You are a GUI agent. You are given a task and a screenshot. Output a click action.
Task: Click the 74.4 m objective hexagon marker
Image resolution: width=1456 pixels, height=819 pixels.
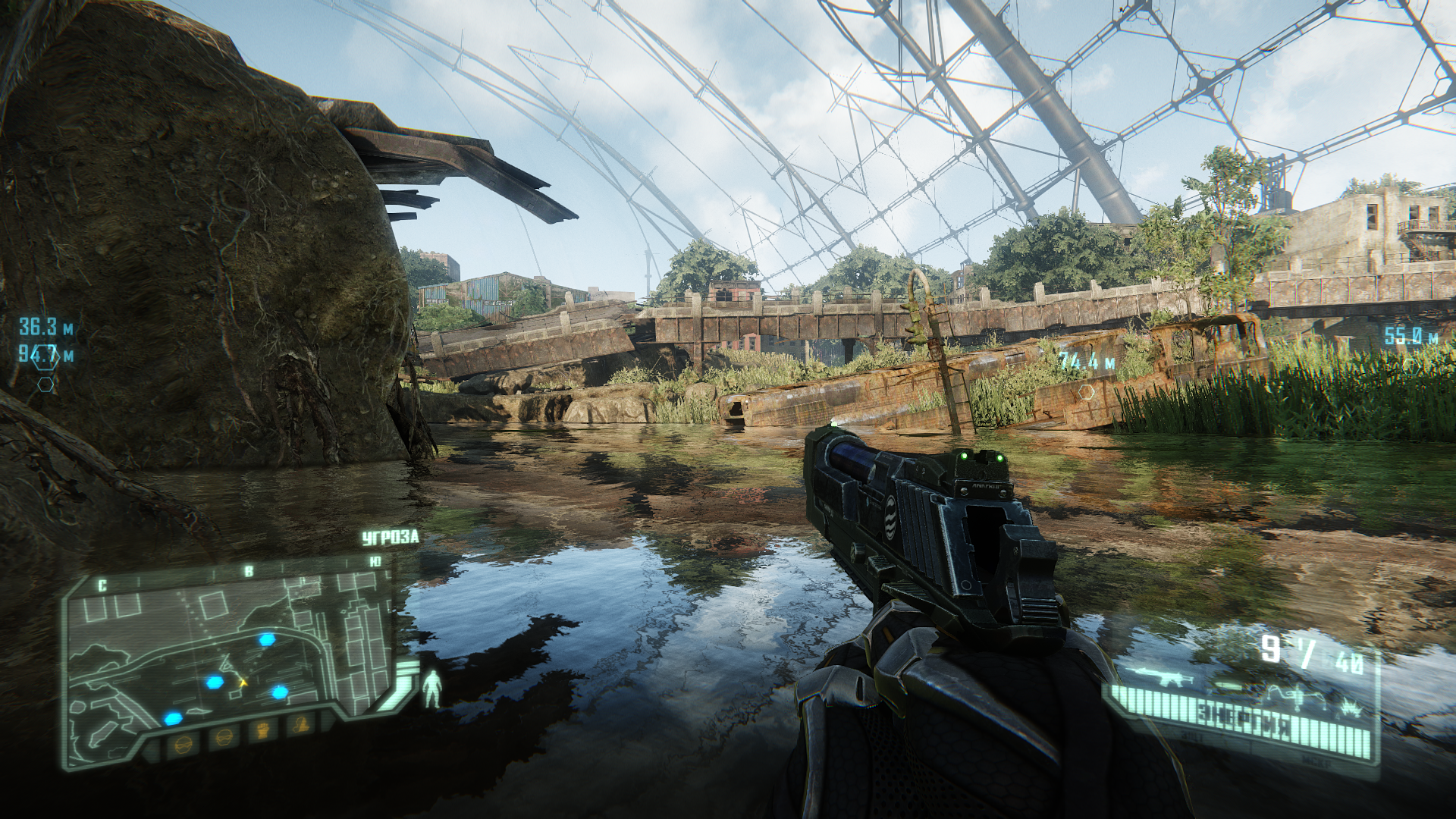(x=1087, y=392)
